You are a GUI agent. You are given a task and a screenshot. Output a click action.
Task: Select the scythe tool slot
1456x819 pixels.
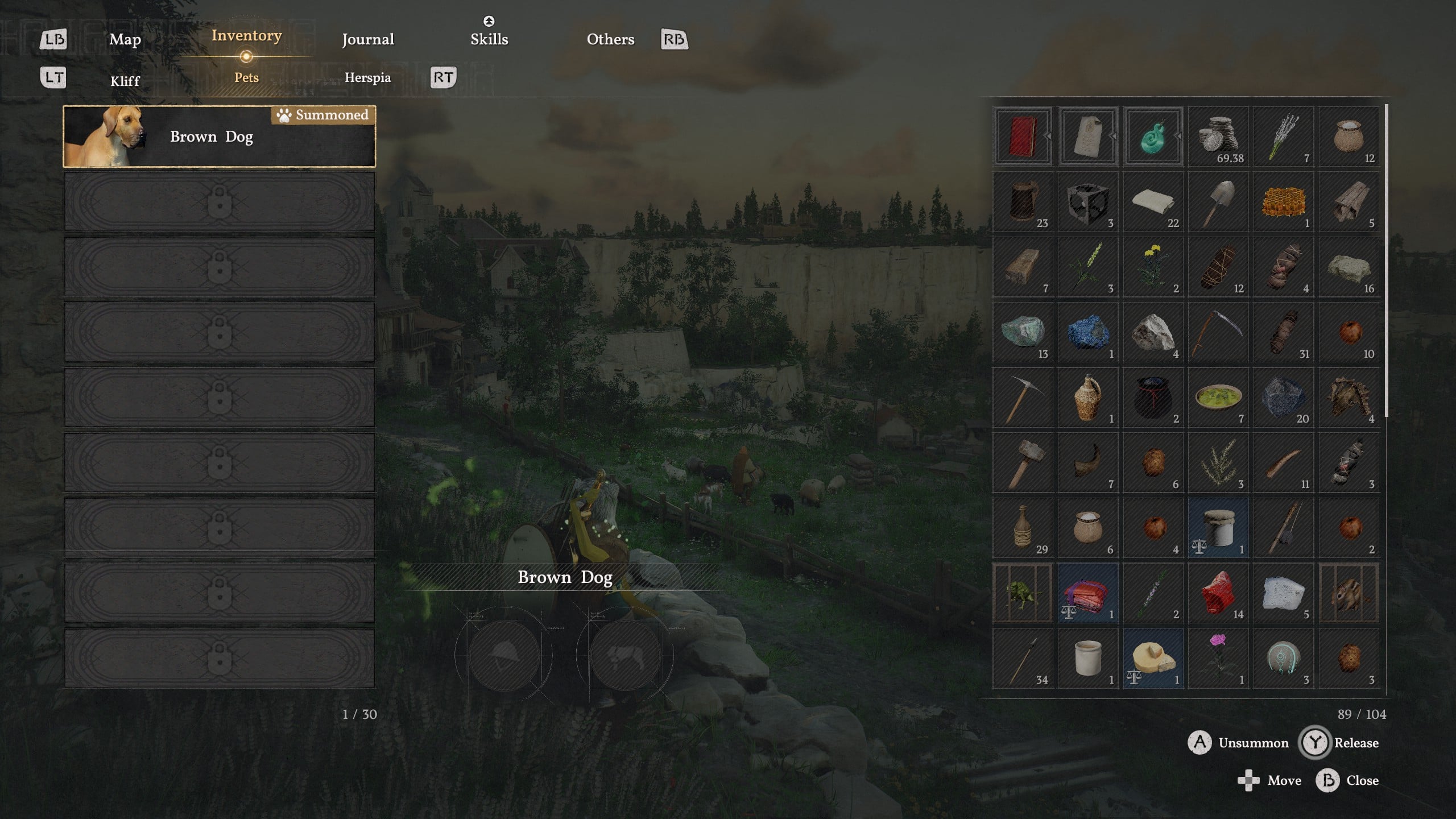tap(1218, 332)
